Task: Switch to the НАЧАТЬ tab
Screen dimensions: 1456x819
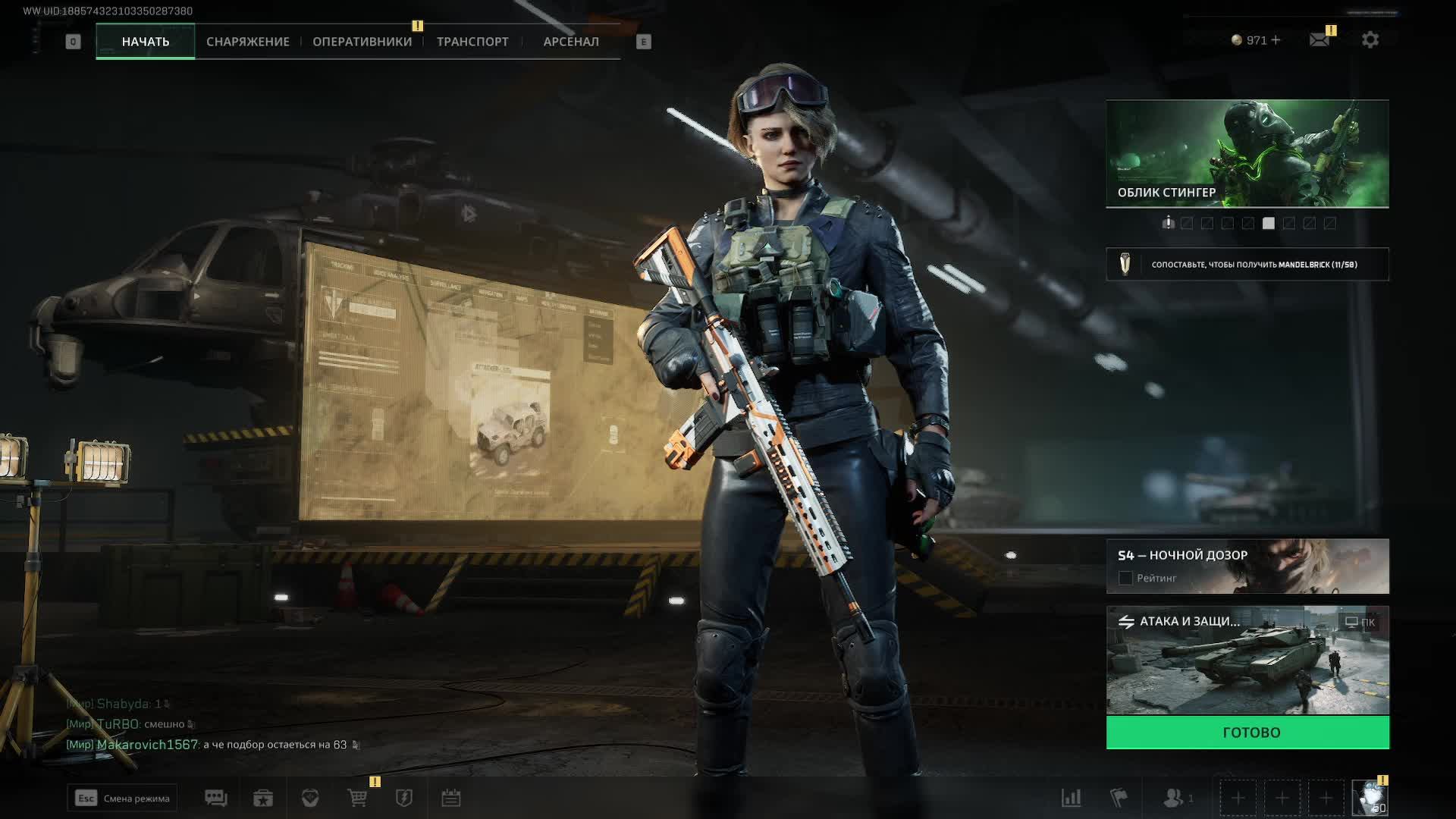Action: [146, 42]
